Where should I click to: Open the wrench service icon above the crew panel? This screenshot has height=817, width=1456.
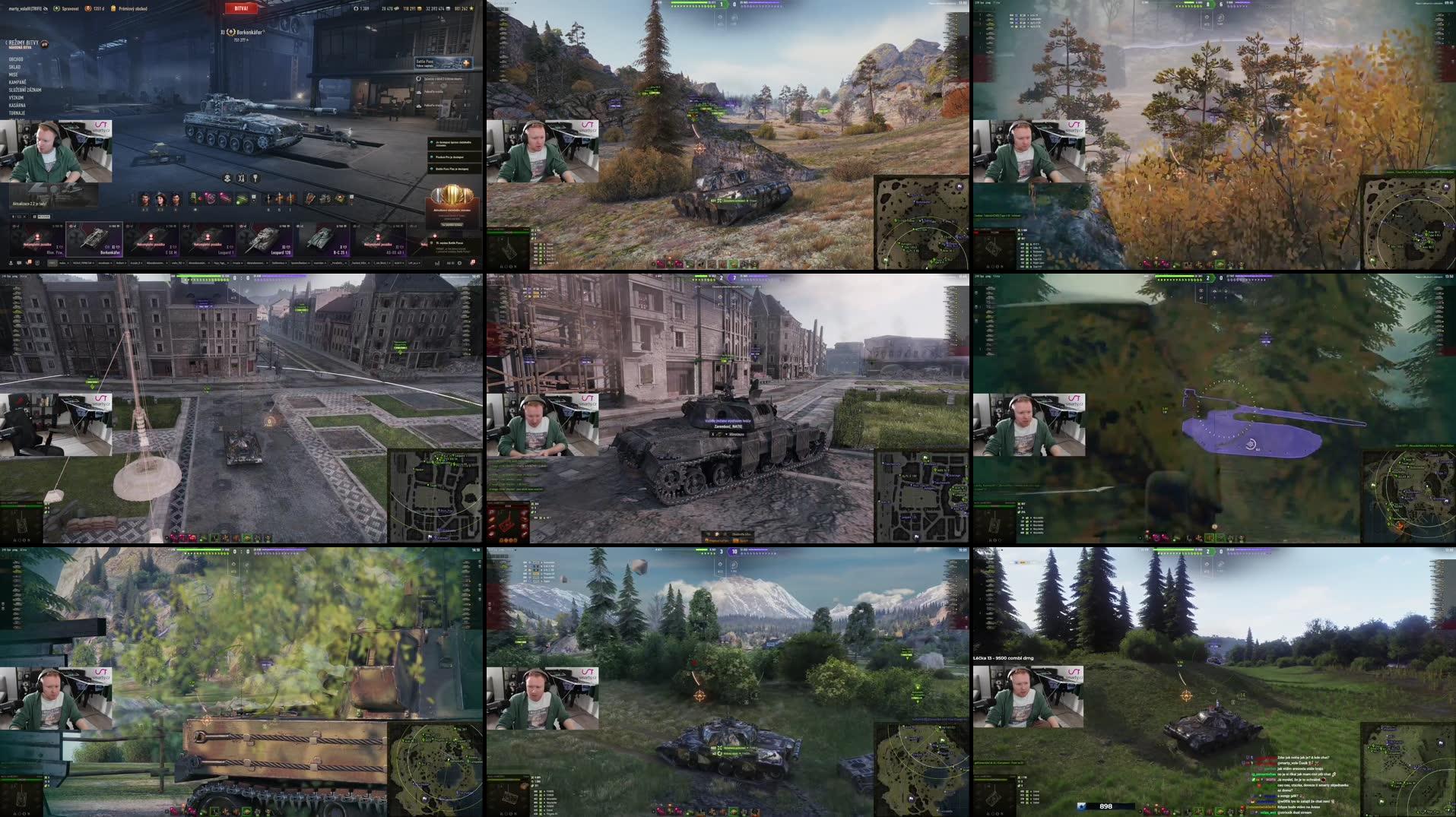coord(241,178)
